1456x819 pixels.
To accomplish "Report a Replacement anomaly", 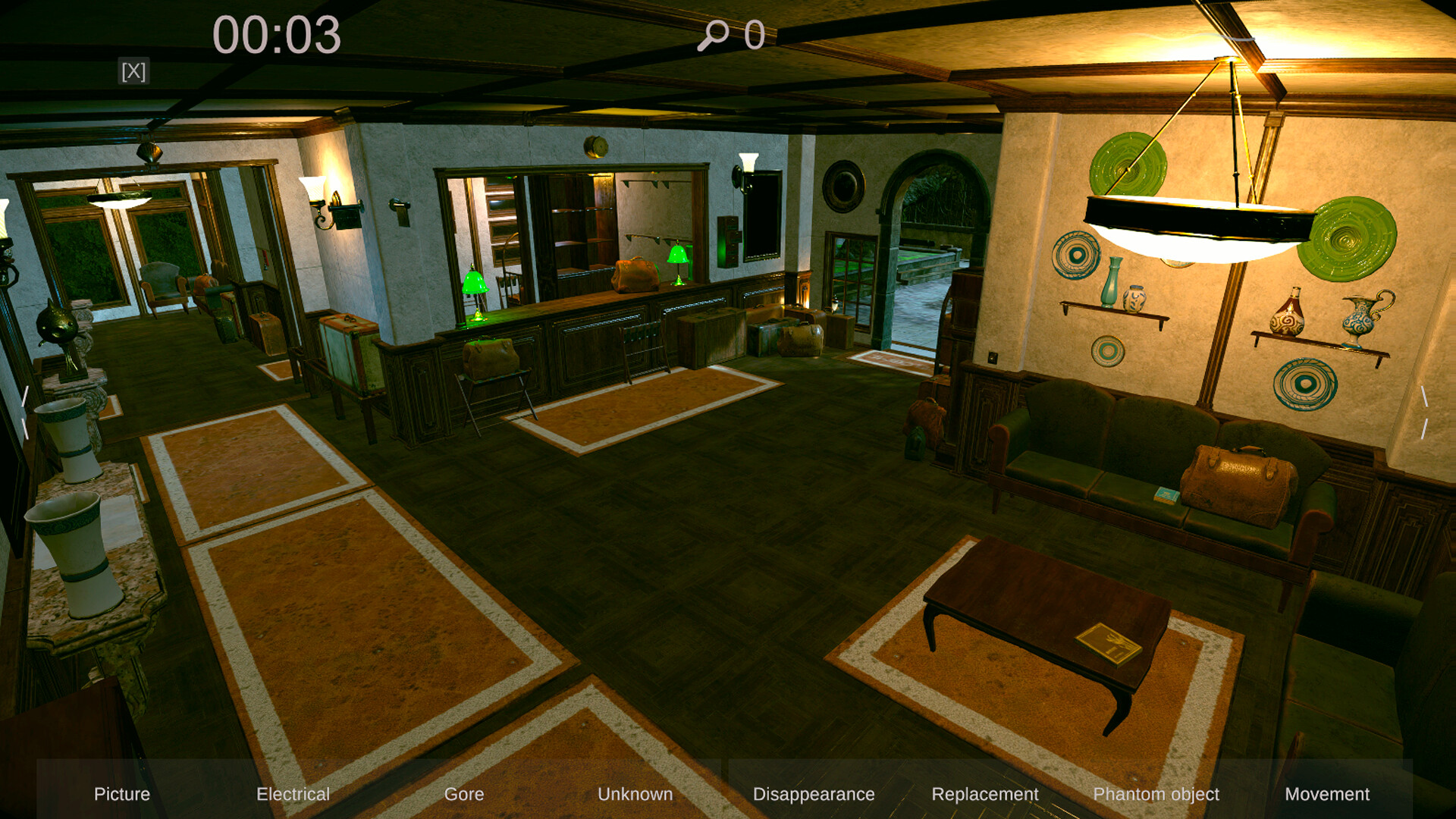I will pos(985,795).
